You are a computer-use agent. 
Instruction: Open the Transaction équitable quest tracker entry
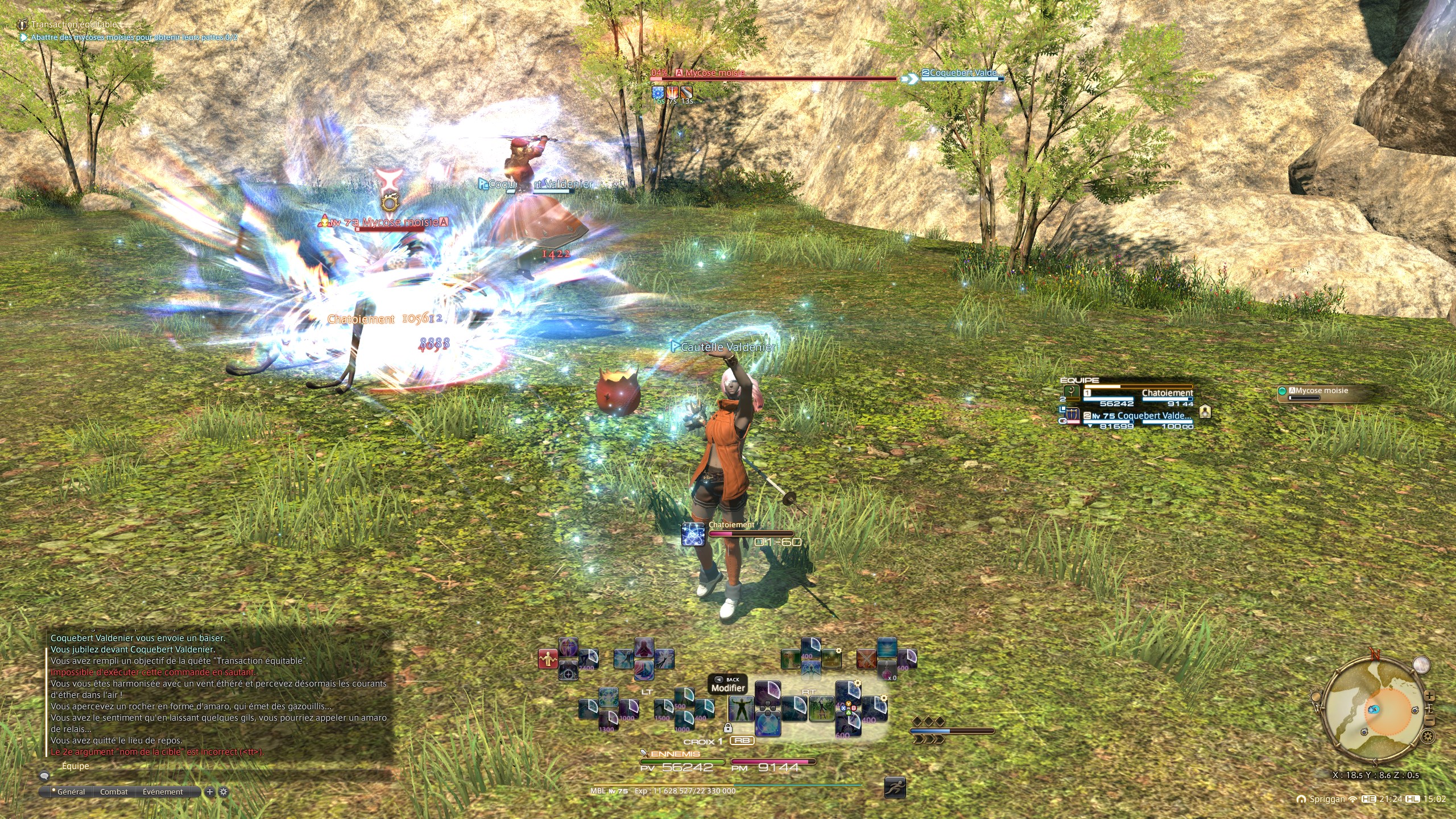pos(75,24)
